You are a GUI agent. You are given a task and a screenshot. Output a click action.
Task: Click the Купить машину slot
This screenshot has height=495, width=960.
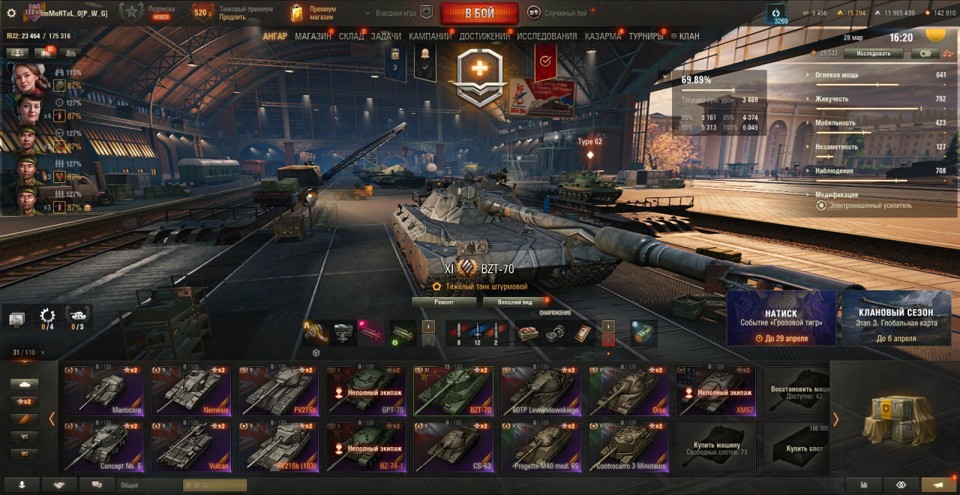point(714,446)
